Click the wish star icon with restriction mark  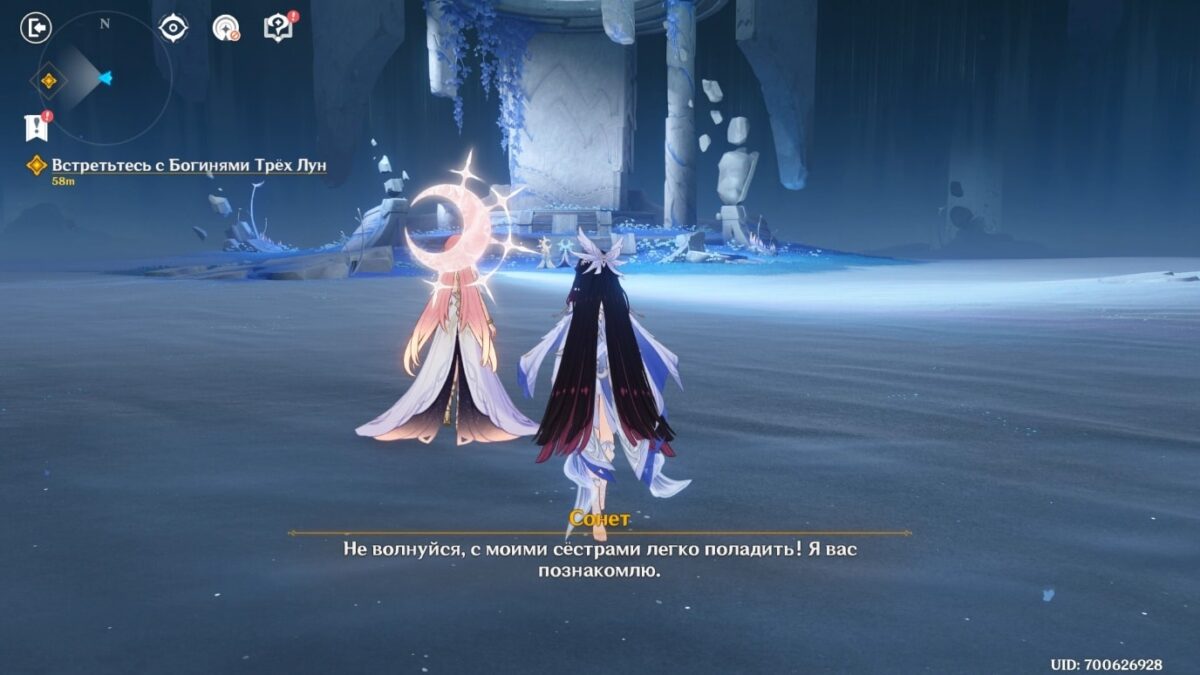[x=226, y=28]
